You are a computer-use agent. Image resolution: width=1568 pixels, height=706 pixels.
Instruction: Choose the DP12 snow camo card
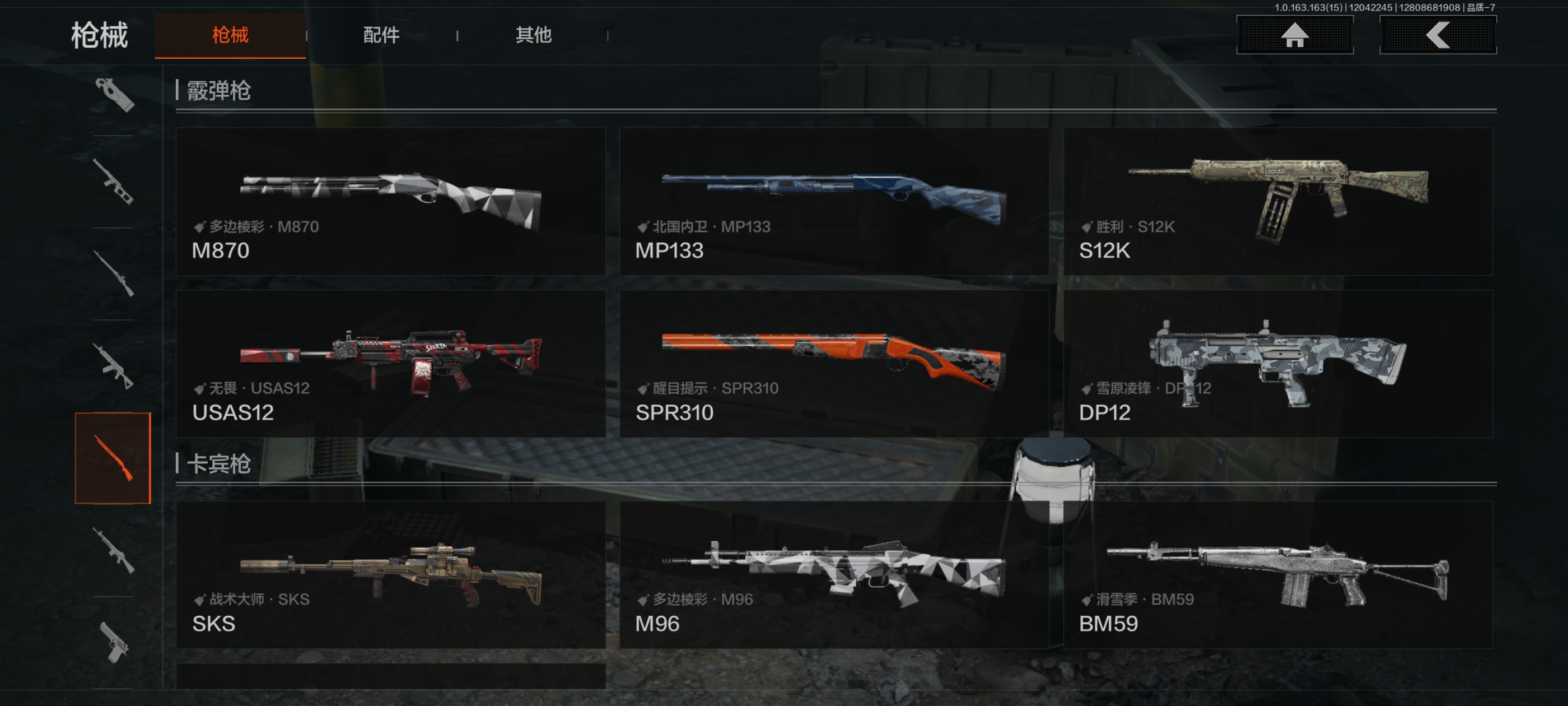[1277, 364]
